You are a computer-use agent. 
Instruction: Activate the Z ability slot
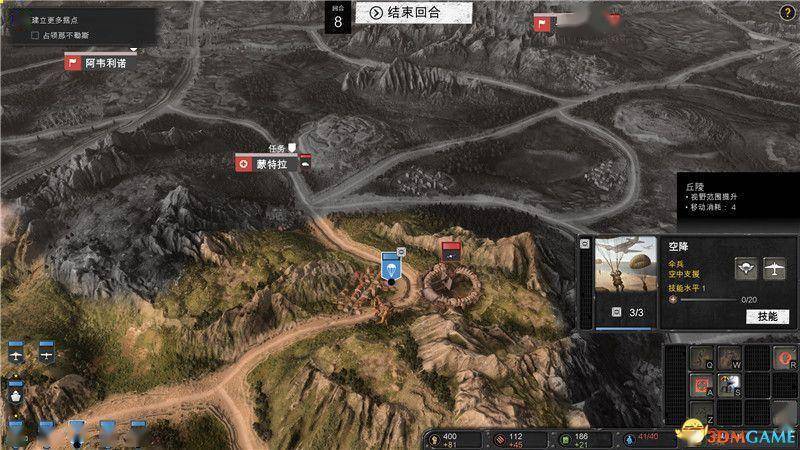coord(701,413)
